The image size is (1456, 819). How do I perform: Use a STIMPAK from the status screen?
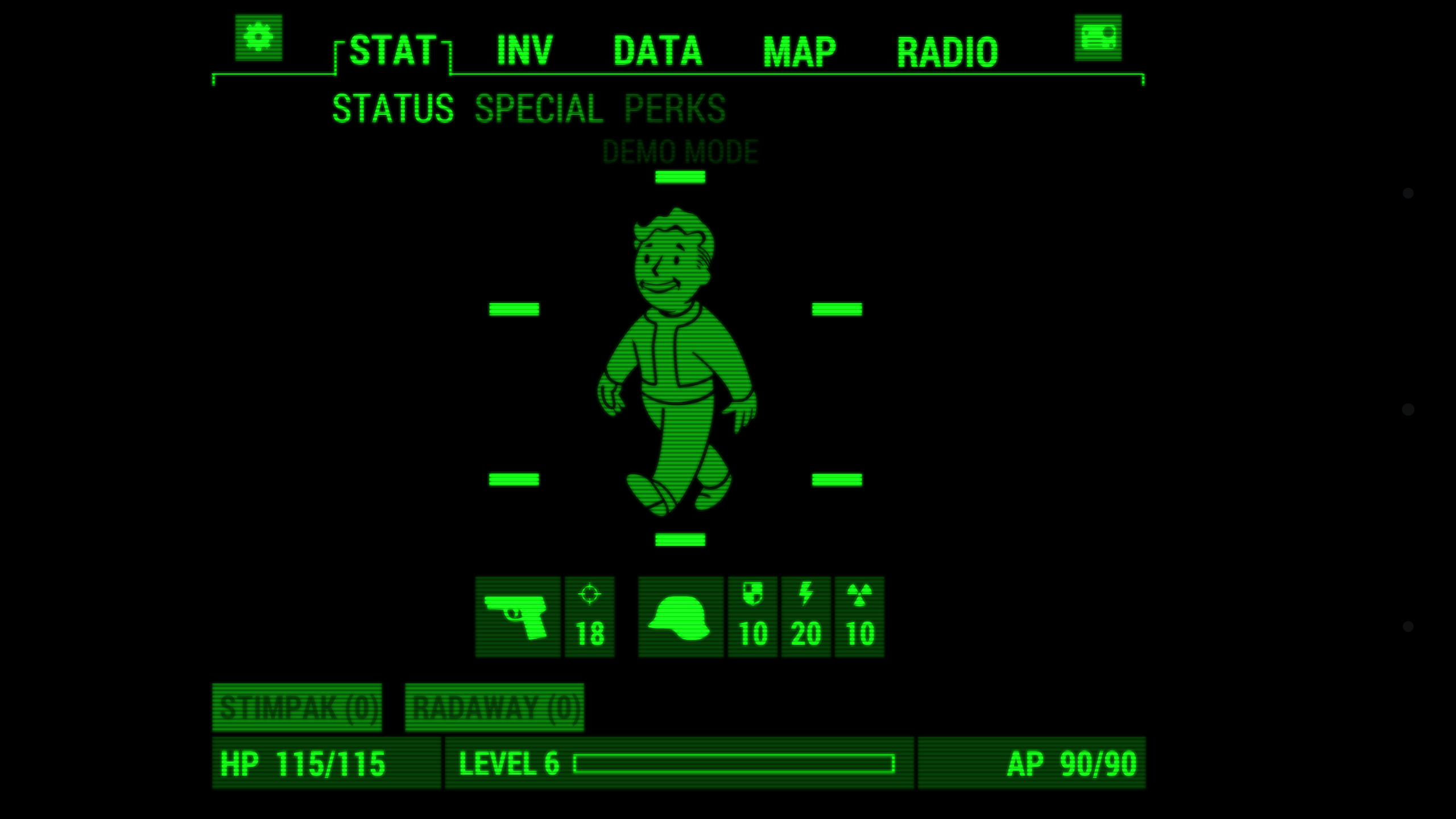tap(297, 707)
